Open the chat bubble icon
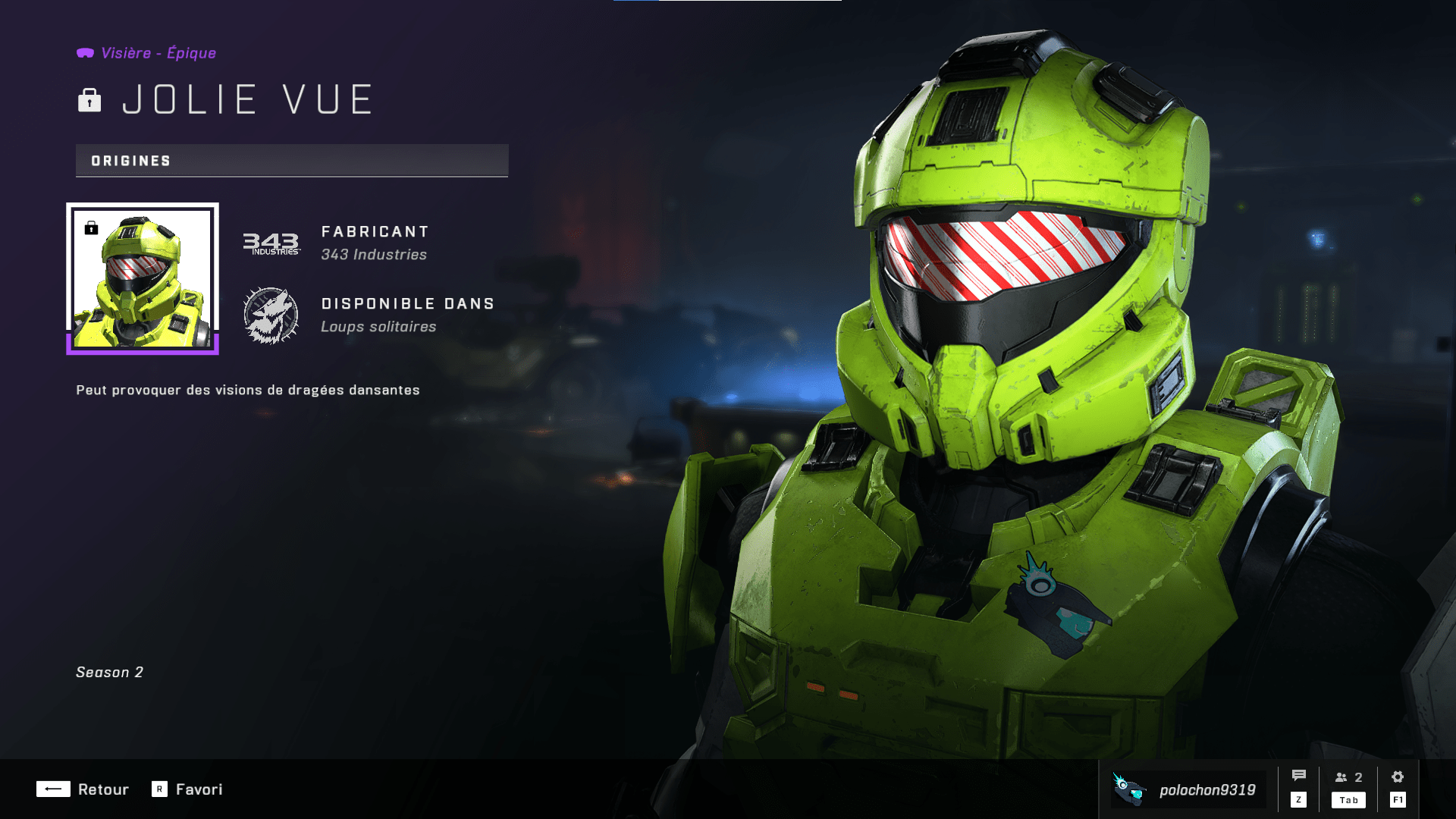 pos(1298,777)
